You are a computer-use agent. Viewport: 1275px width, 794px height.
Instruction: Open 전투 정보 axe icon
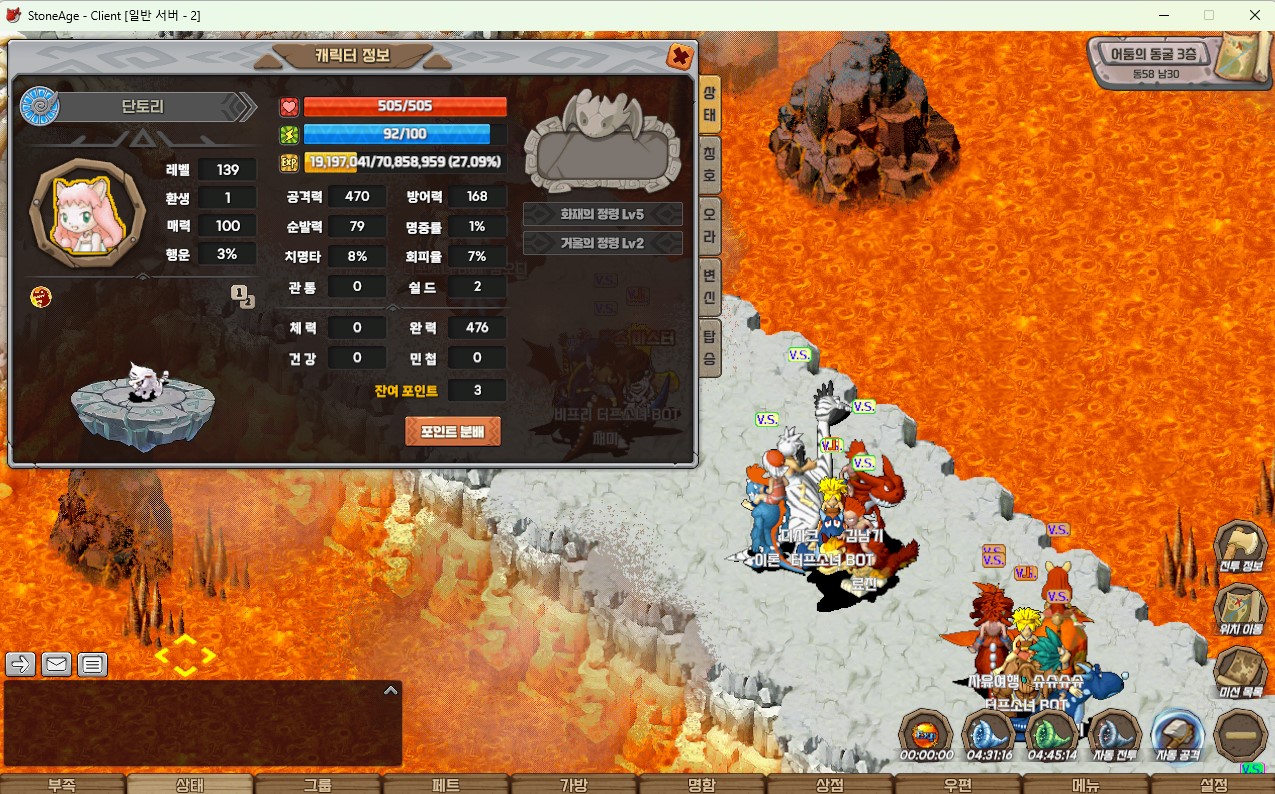(1240, 547)
